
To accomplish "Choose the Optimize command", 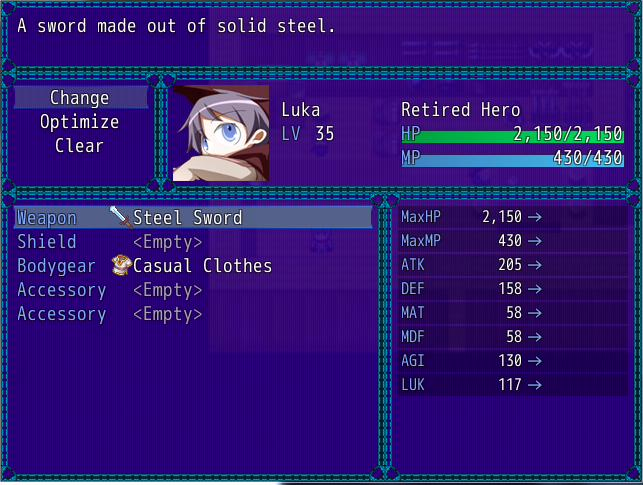I will point(79,122).
